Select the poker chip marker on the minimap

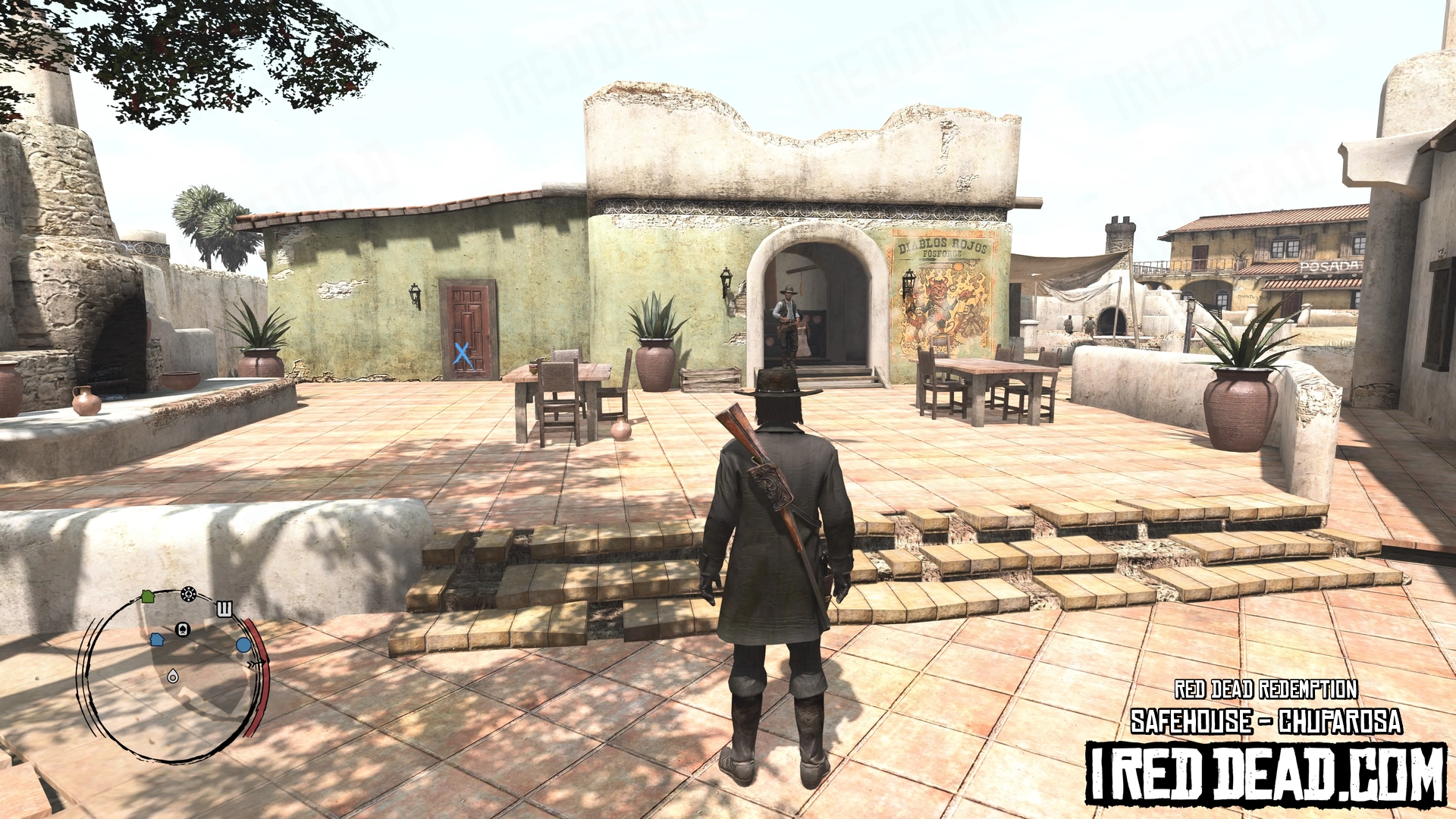click(x=189, y=594)
